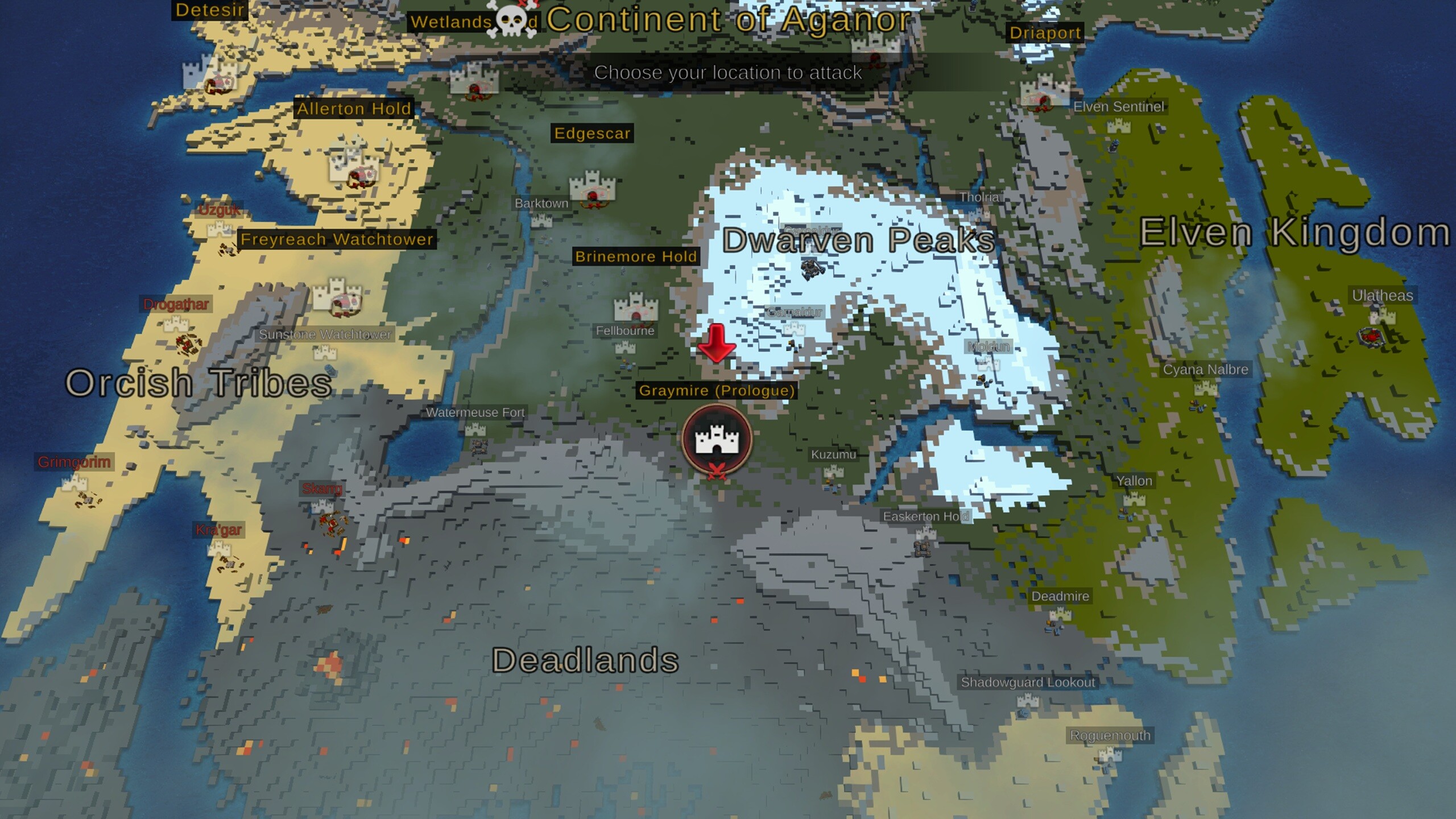Click the Brinemore Hold label
This screenshot has height=819, width=1456.
[x=635, y=256]
